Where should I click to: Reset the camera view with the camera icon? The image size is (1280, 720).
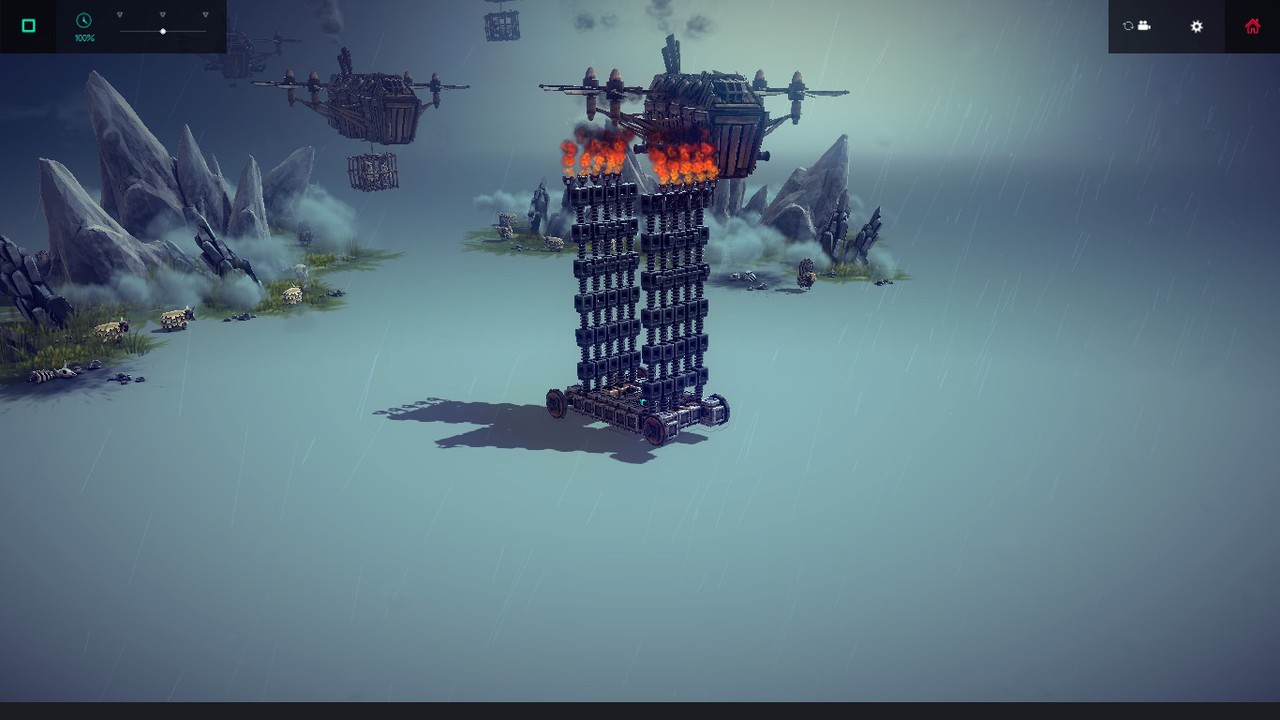tap(1137, 26)
